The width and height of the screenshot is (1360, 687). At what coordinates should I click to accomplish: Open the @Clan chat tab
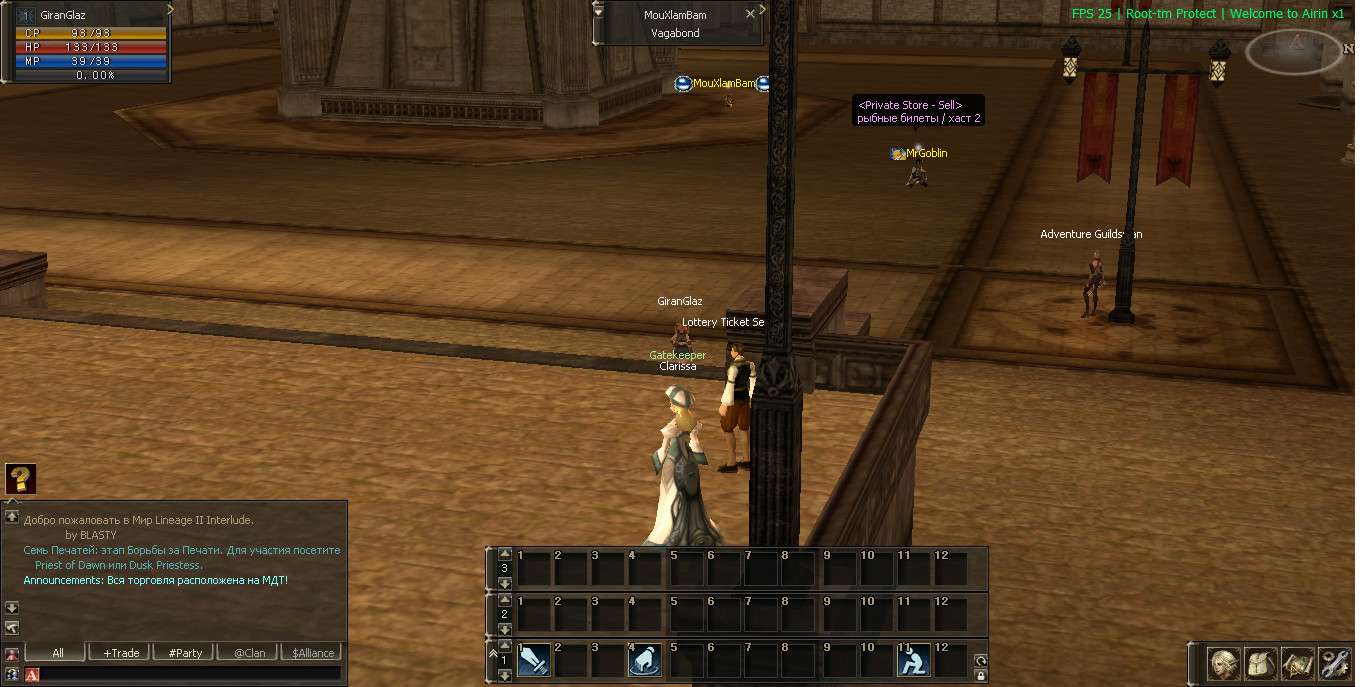click(249, 653)
